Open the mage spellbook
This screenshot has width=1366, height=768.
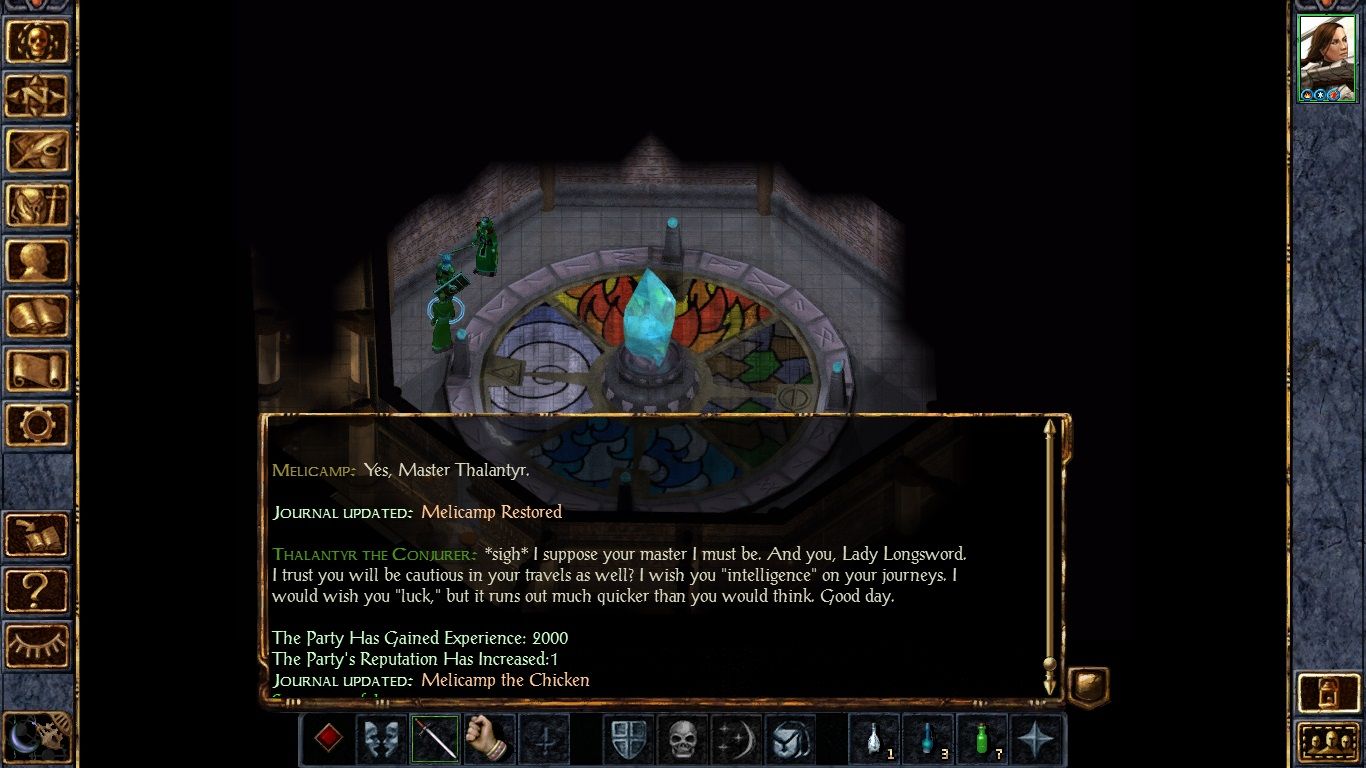click(39, 315)
